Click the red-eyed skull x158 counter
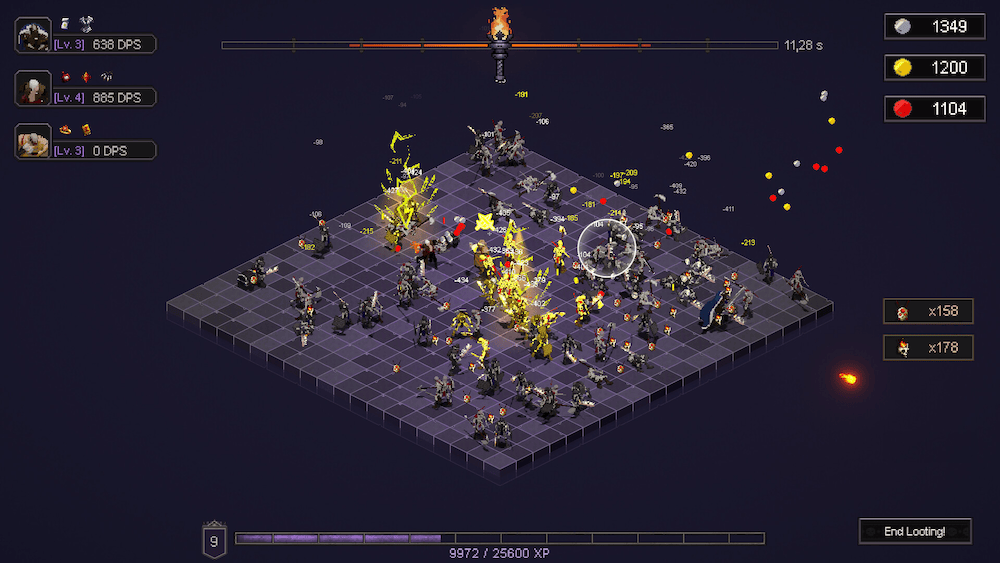Image resolution: width=1000 pixels, height=563 pixels. tap(928, 311)
